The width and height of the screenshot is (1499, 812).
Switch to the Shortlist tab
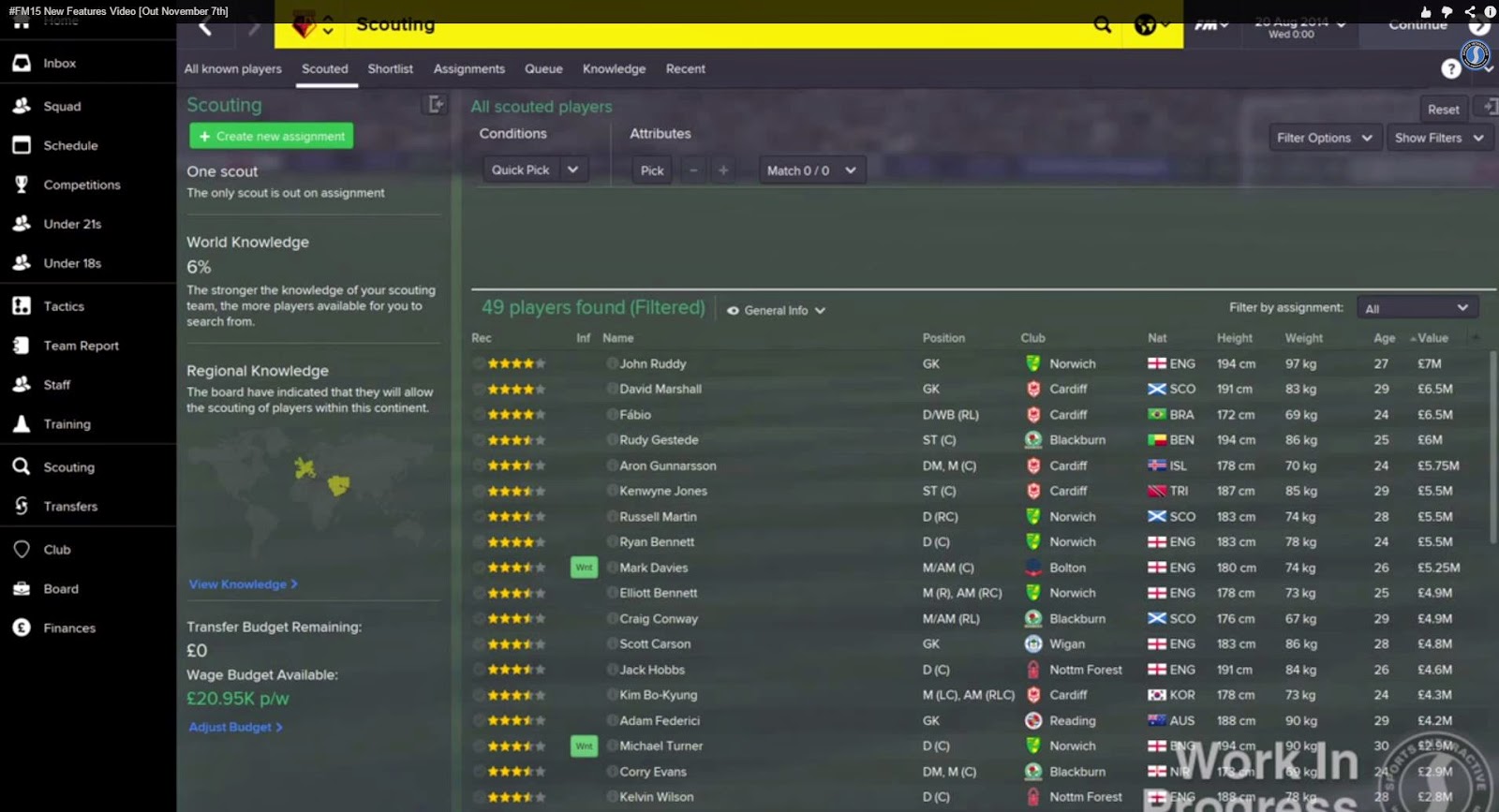pyautogui.click(x=390, y=68)
